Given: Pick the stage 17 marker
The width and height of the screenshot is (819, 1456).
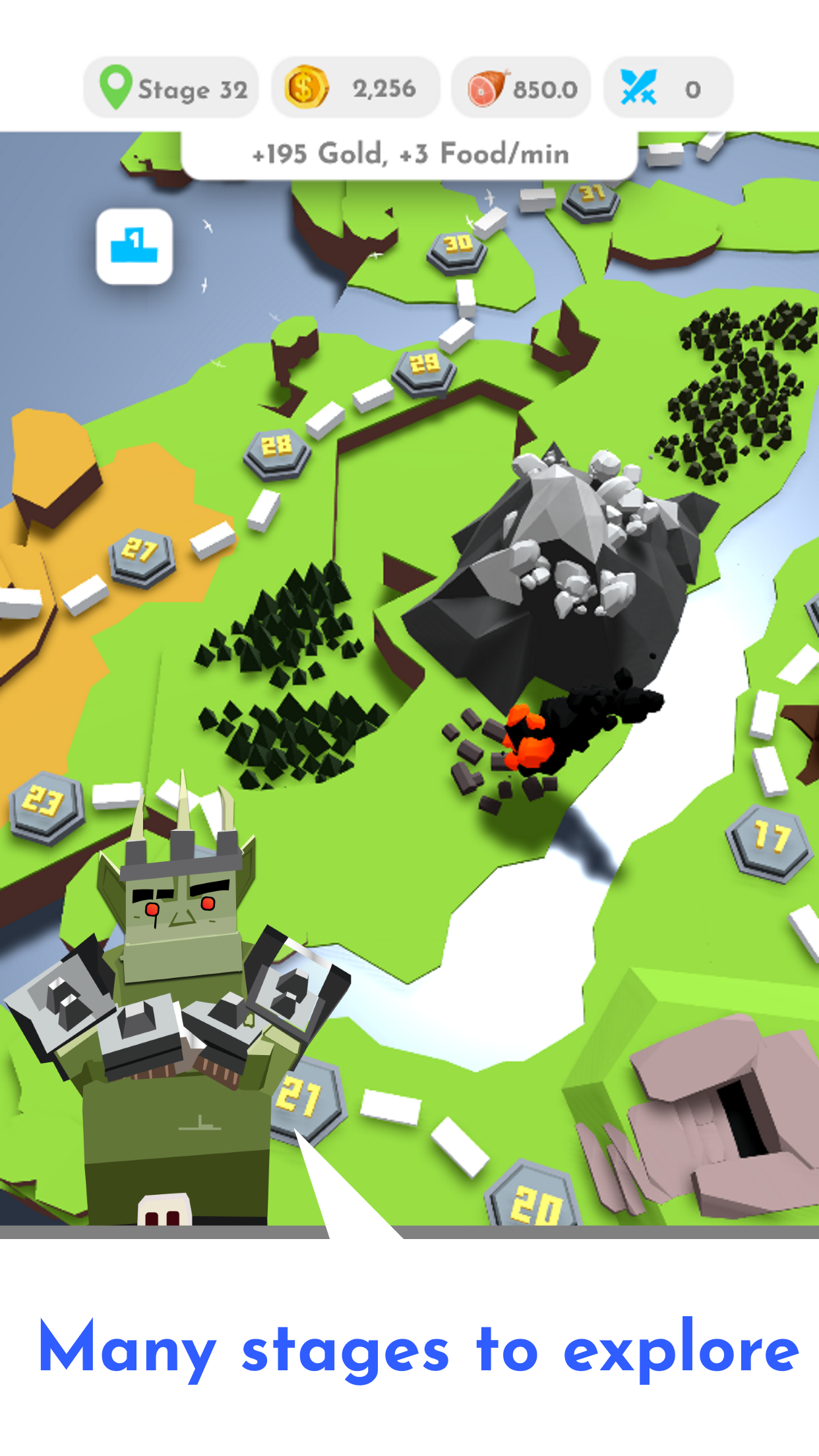Looking at the screenshot, I should coord(770,841).
